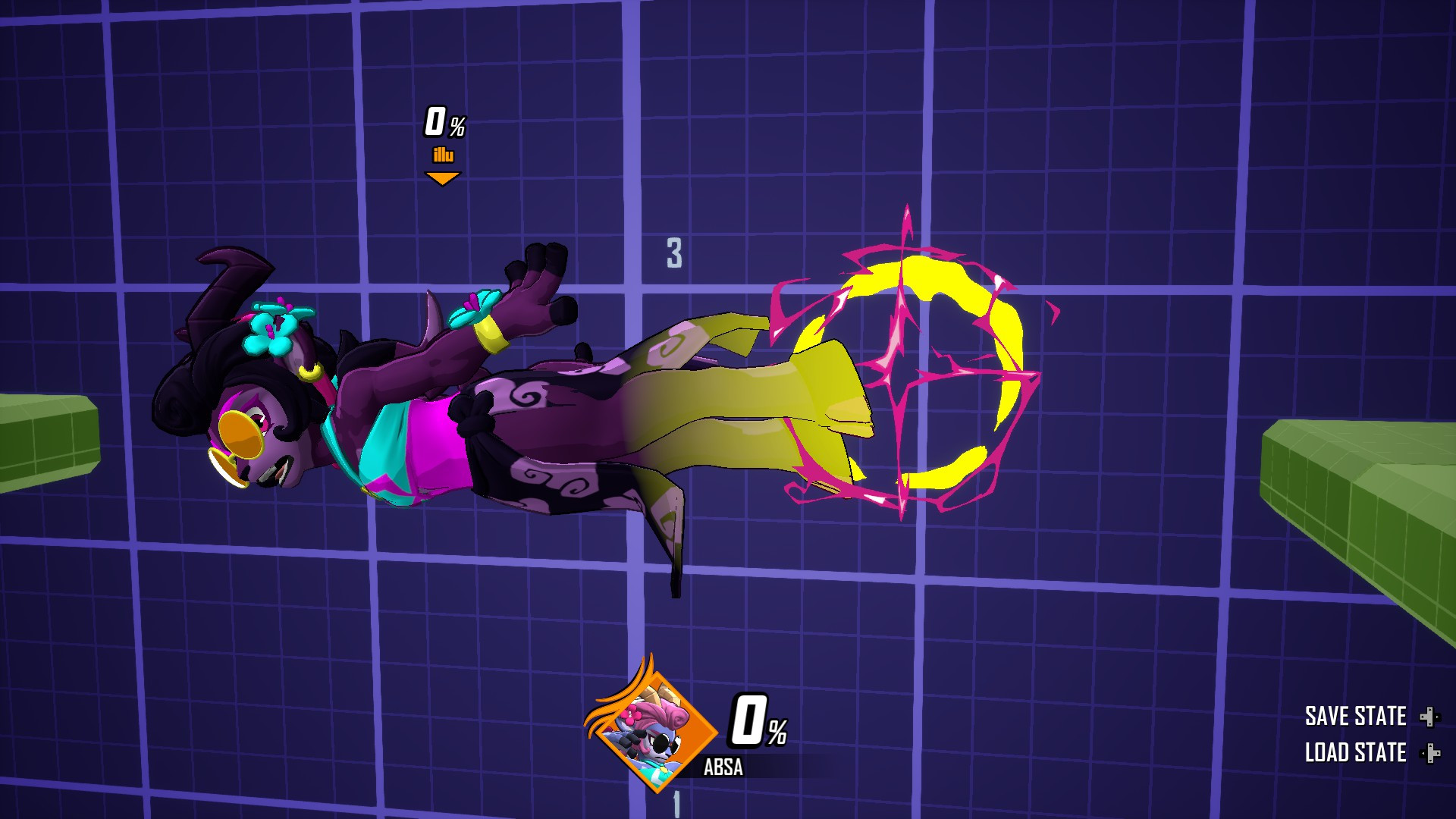Expand the grid marker labeled 1
Viewport: 1456px width, 819px height.
pyautogui.click(x=675, y=805)
